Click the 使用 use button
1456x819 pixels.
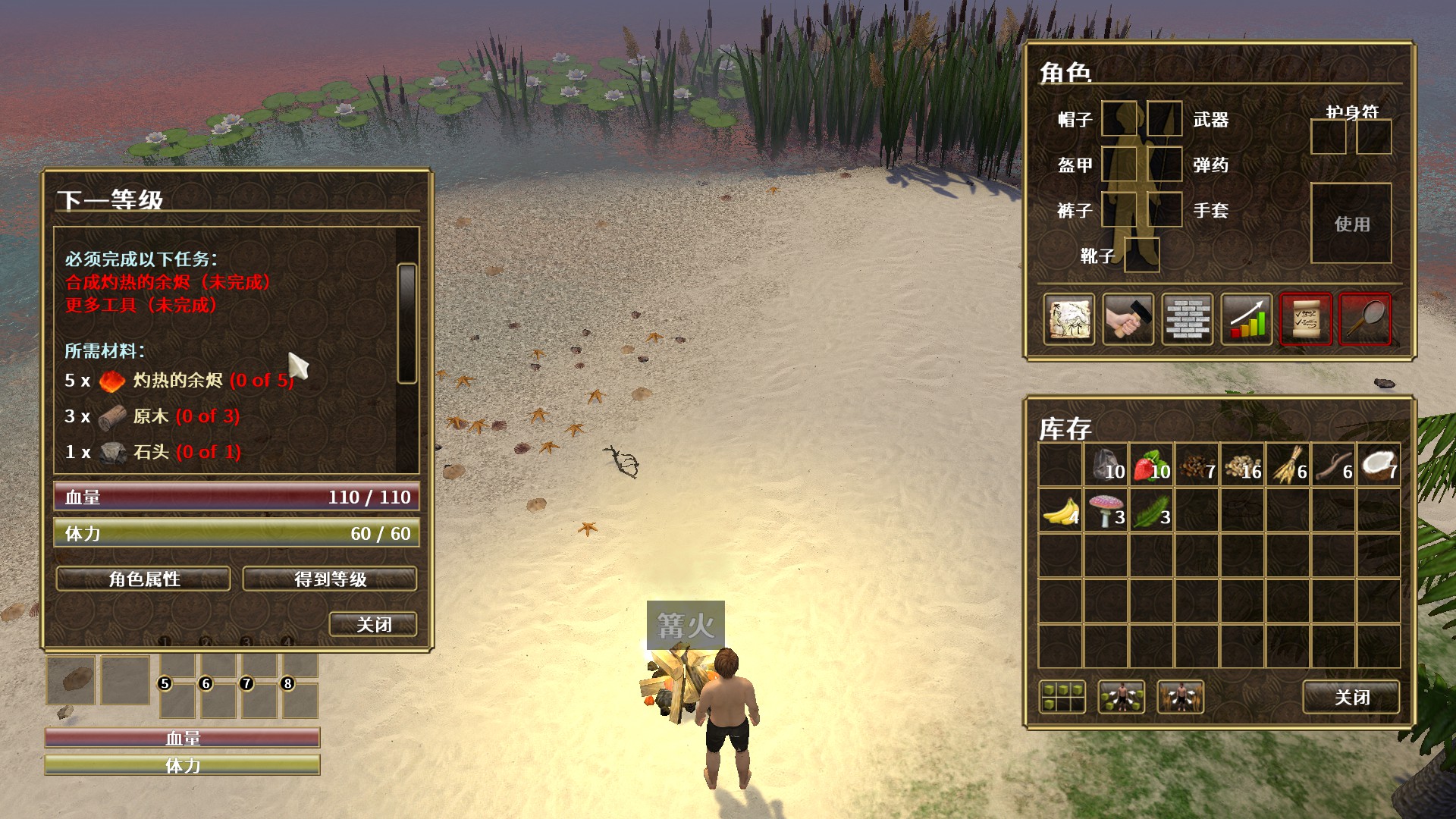1351,224
